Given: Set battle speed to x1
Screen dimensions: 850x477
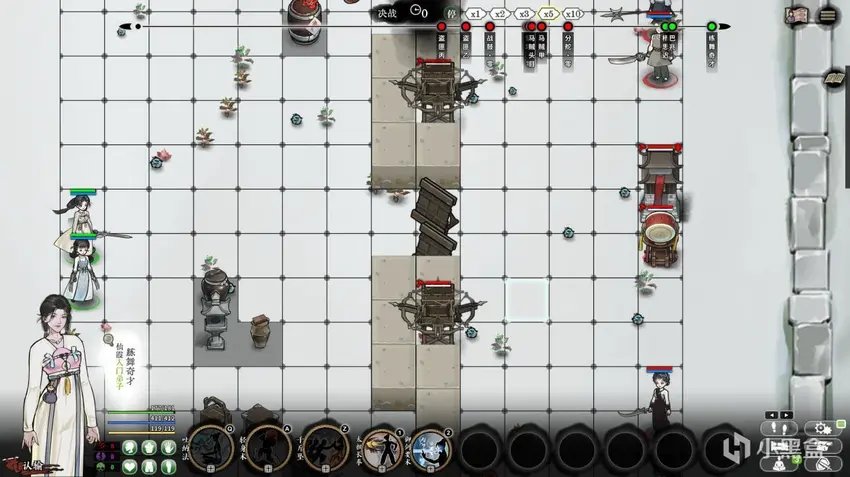Looking at the screenshot, I should [x=477, y=14].
